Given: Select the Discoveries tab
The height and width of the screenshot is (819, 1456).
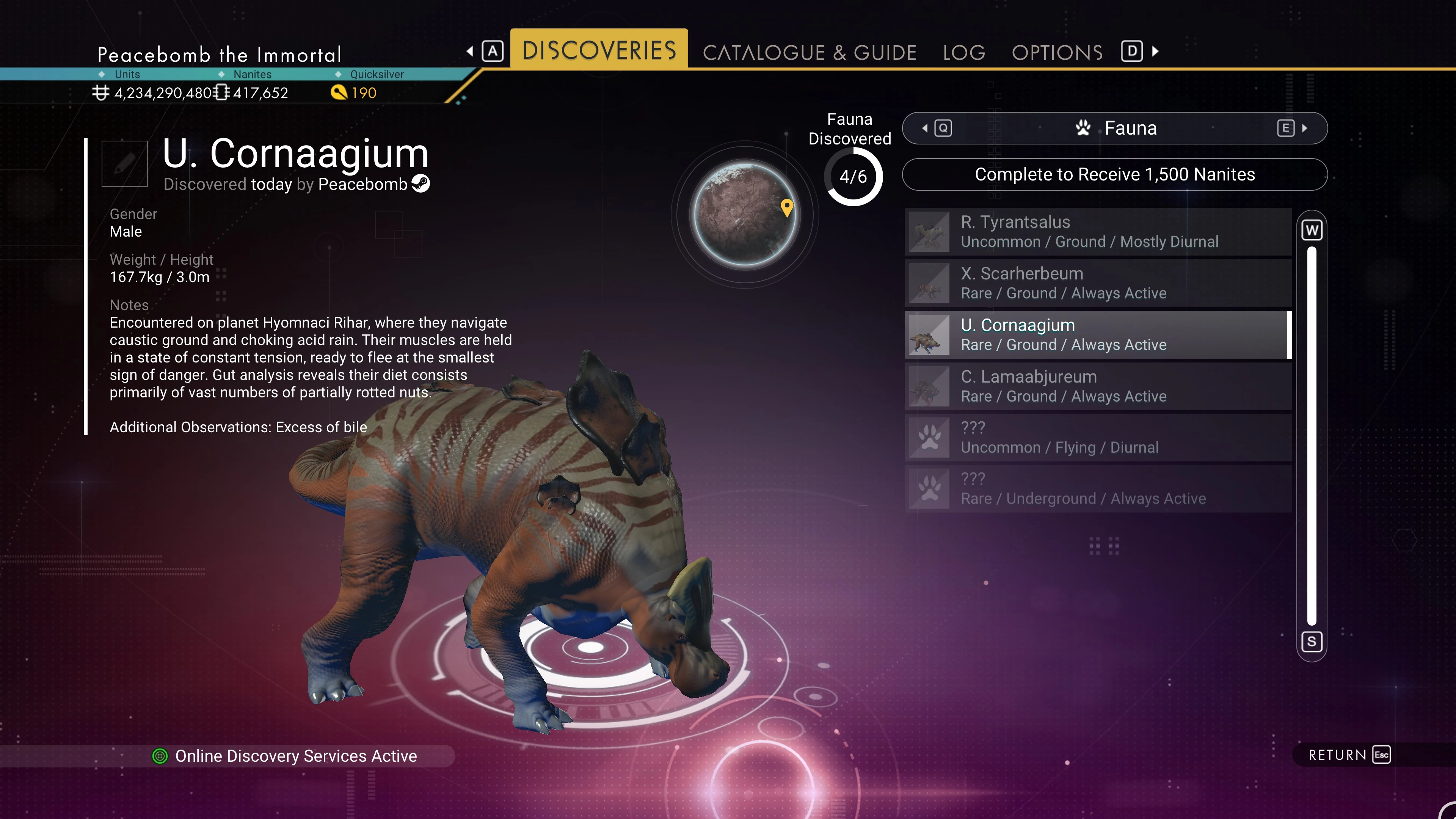Looking at the screenshot, I should click(599, 50).
